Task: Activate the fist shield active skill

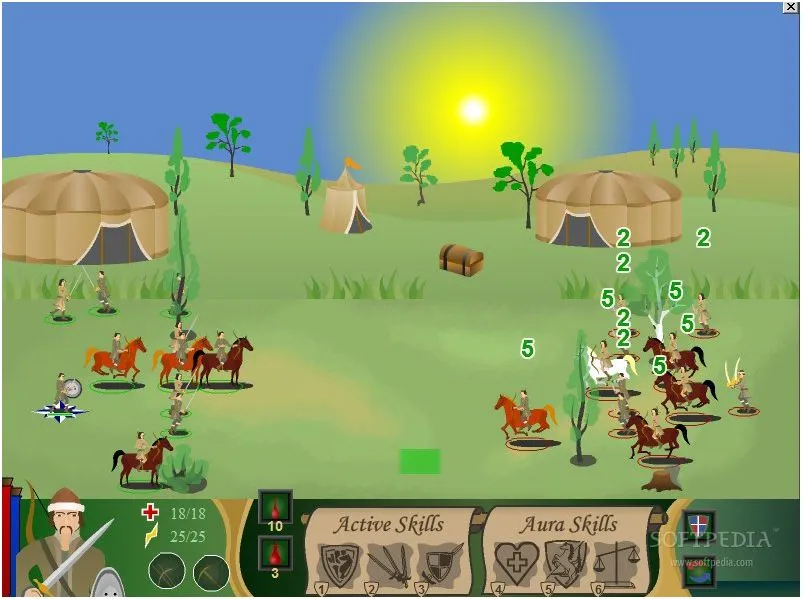Action: pyautogui.click(x=339, y=564)
